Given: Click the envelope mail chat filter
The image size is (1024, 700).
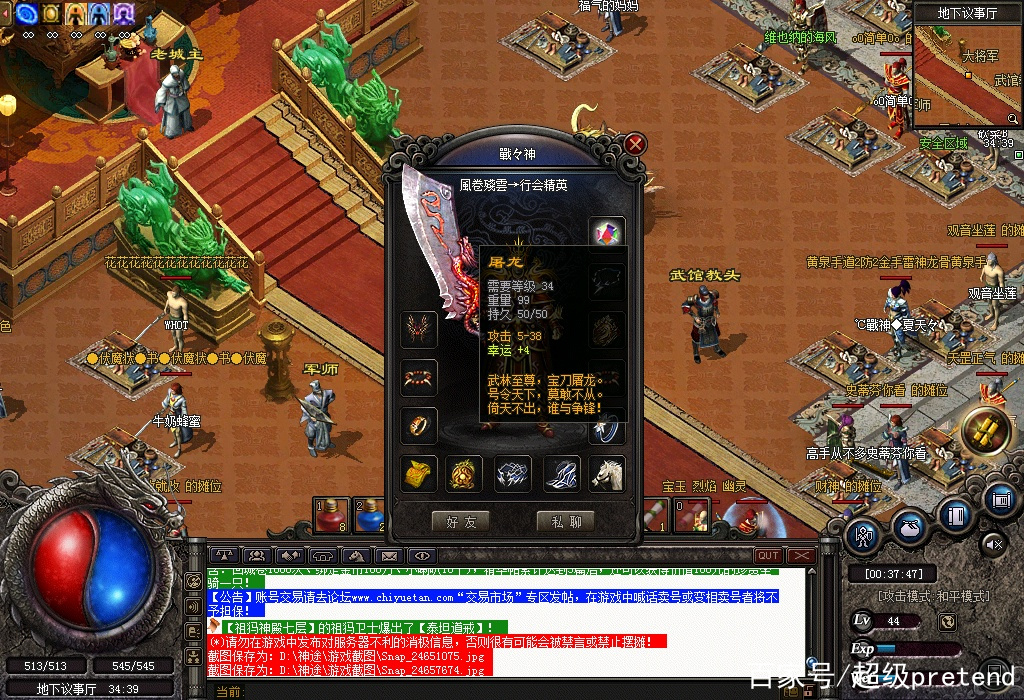Looking at the screenshot, I should coord(389,556).
